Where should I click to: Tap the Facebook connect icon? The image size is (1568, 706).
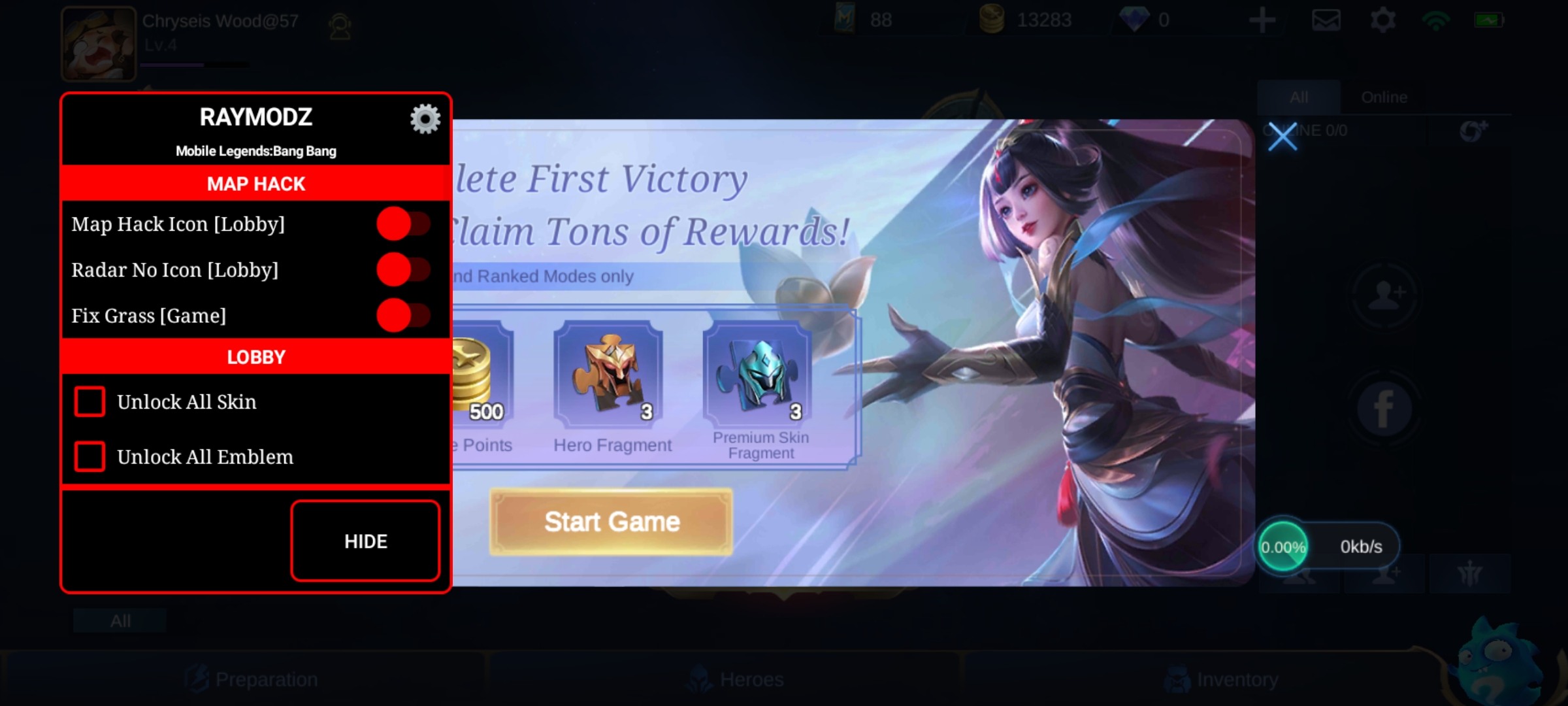[x=1384, y=409]
